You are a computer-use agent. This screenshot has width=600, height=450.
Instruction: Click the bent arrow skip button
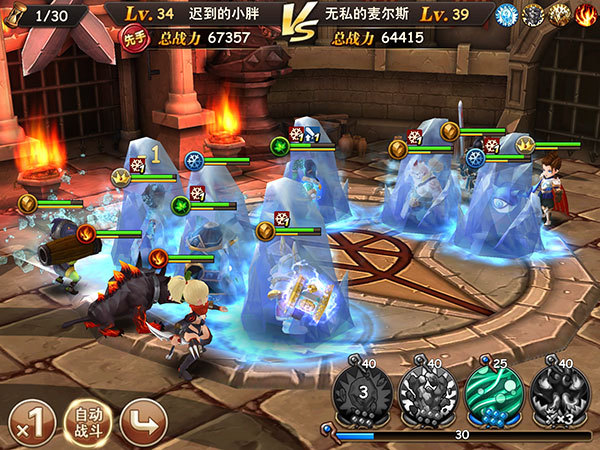[142, 420]
